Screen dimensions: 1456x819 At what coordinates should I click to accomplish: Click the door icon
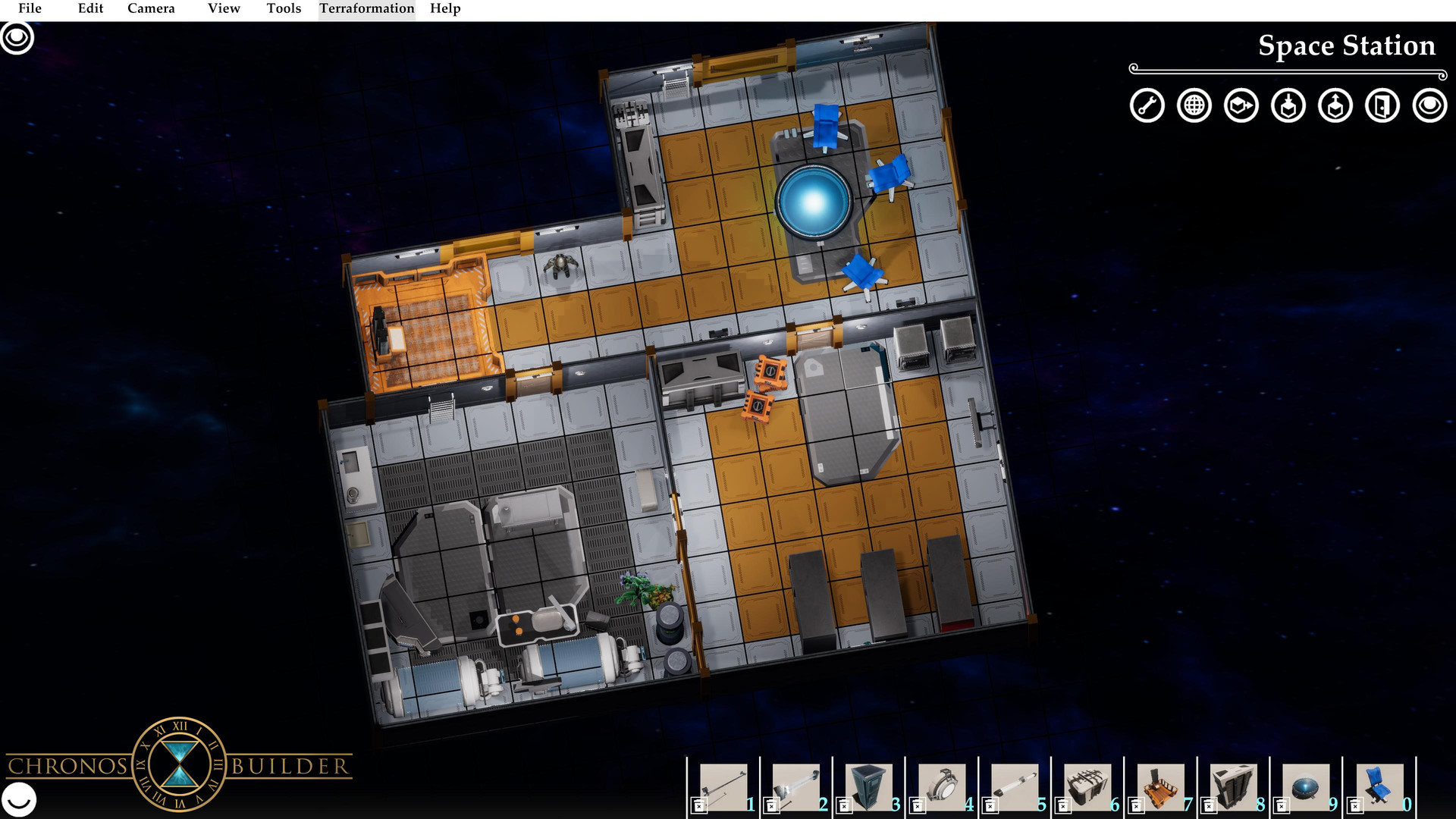click(1382, 105)
